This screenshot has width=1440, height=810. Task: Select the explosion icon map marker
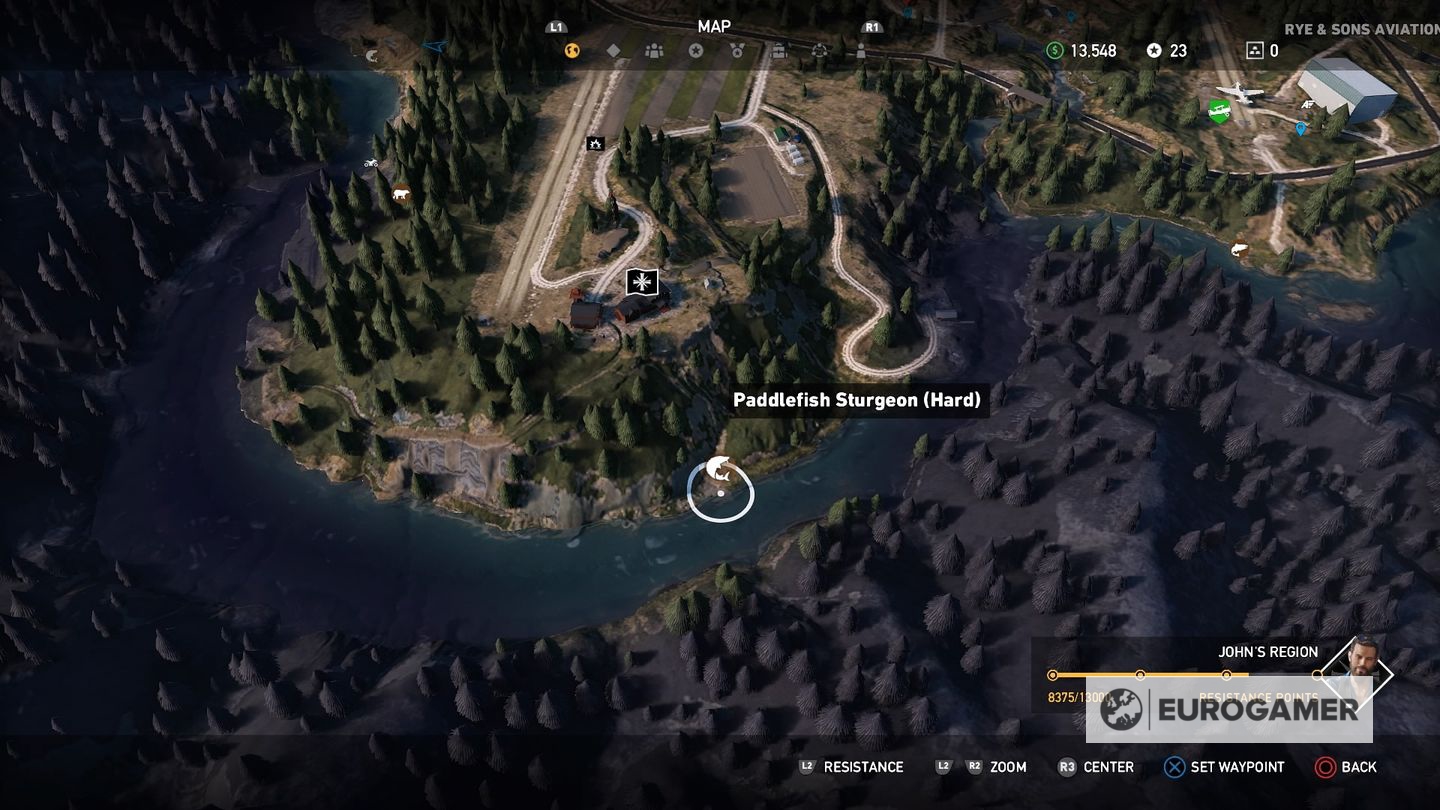tap(595, 144)
